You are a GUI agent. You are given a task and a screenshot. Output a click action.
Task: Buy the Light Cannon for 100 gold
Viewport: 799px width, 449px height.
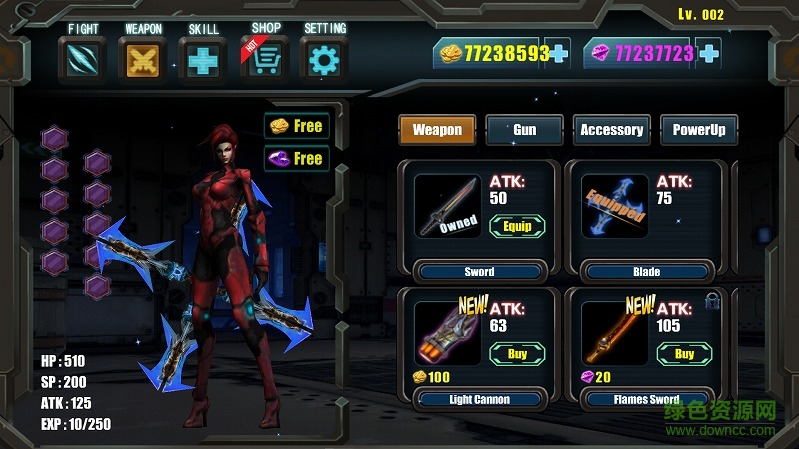516,353
